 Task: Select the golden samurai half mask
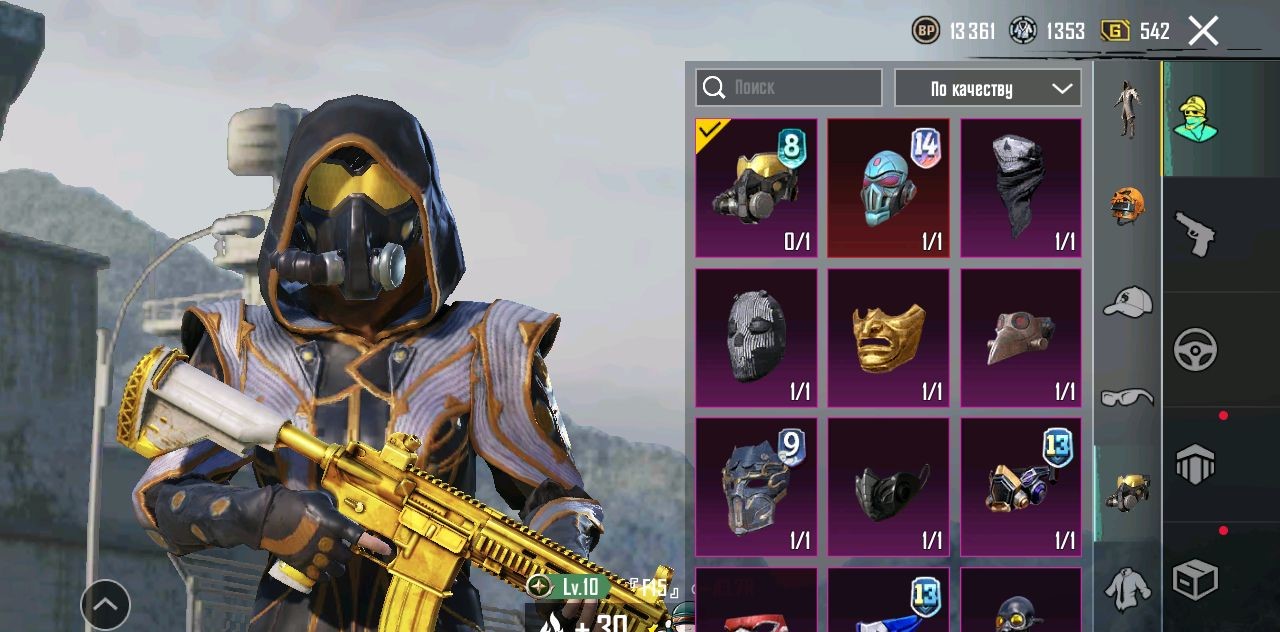point(888,338)
